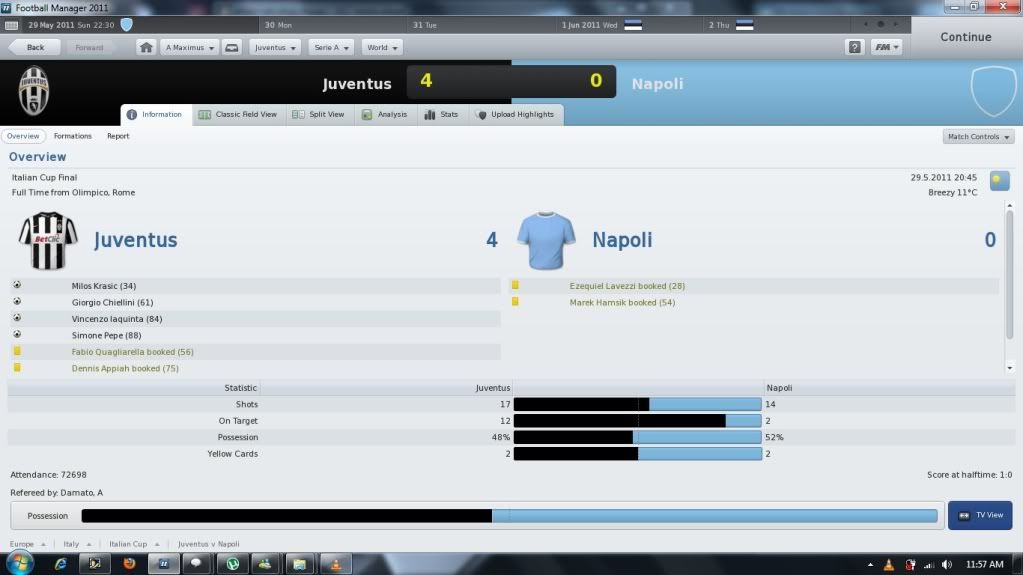Open the Match Controls dropdown
1023x575 pixels.
tap(978, 136)
